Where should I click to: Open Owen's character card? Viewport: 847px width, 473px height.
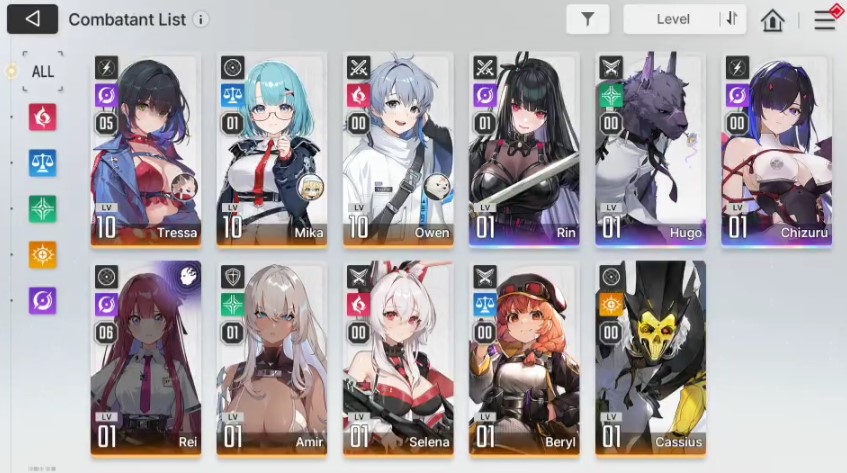(398, 150)
